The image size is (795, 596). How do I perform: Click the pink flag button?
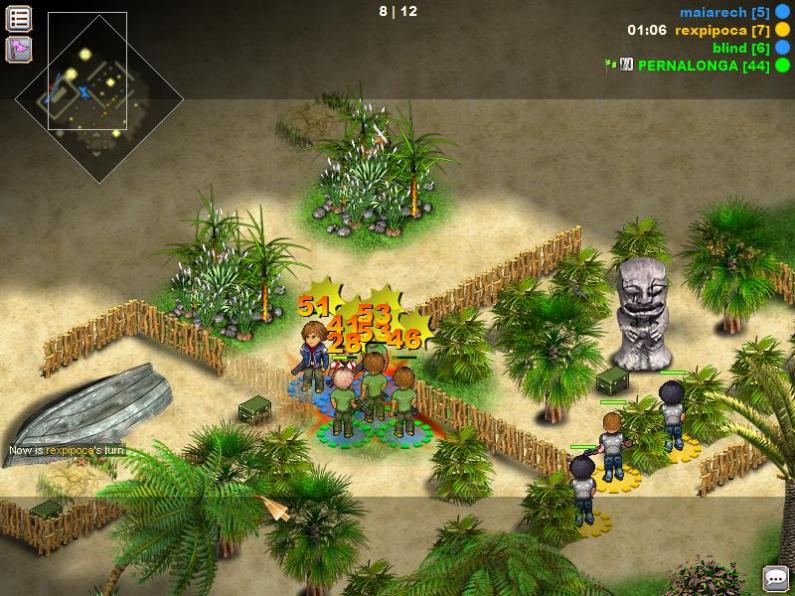[19, 49]
